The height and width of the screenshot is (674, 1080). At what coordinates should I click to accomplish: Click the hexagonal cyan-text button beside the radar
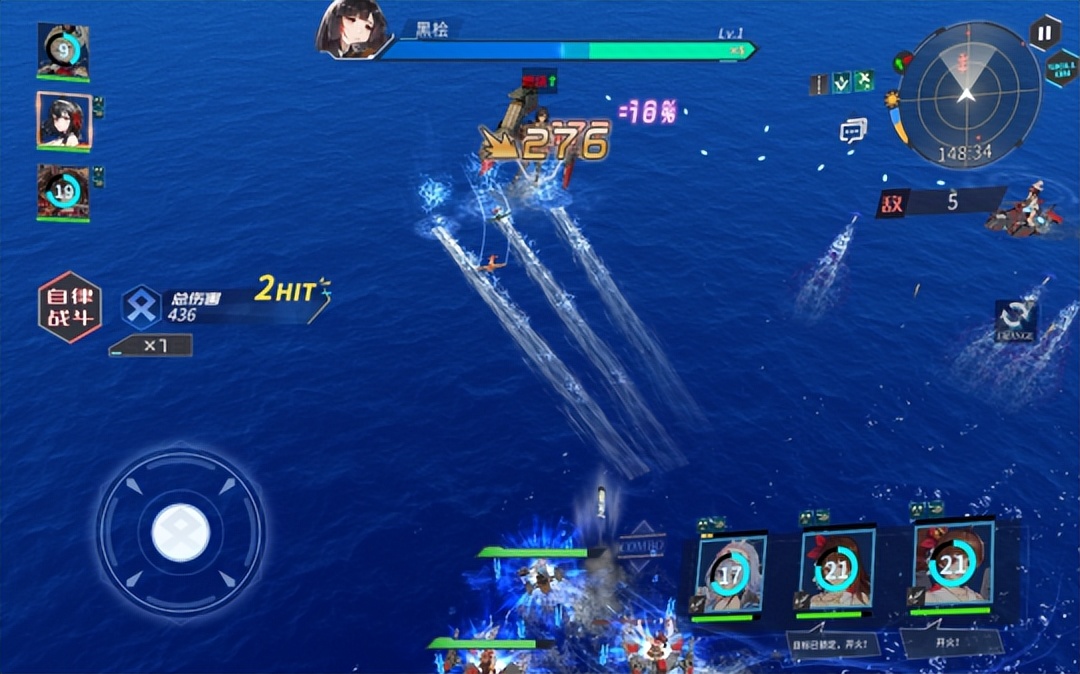click(1062, 68)
